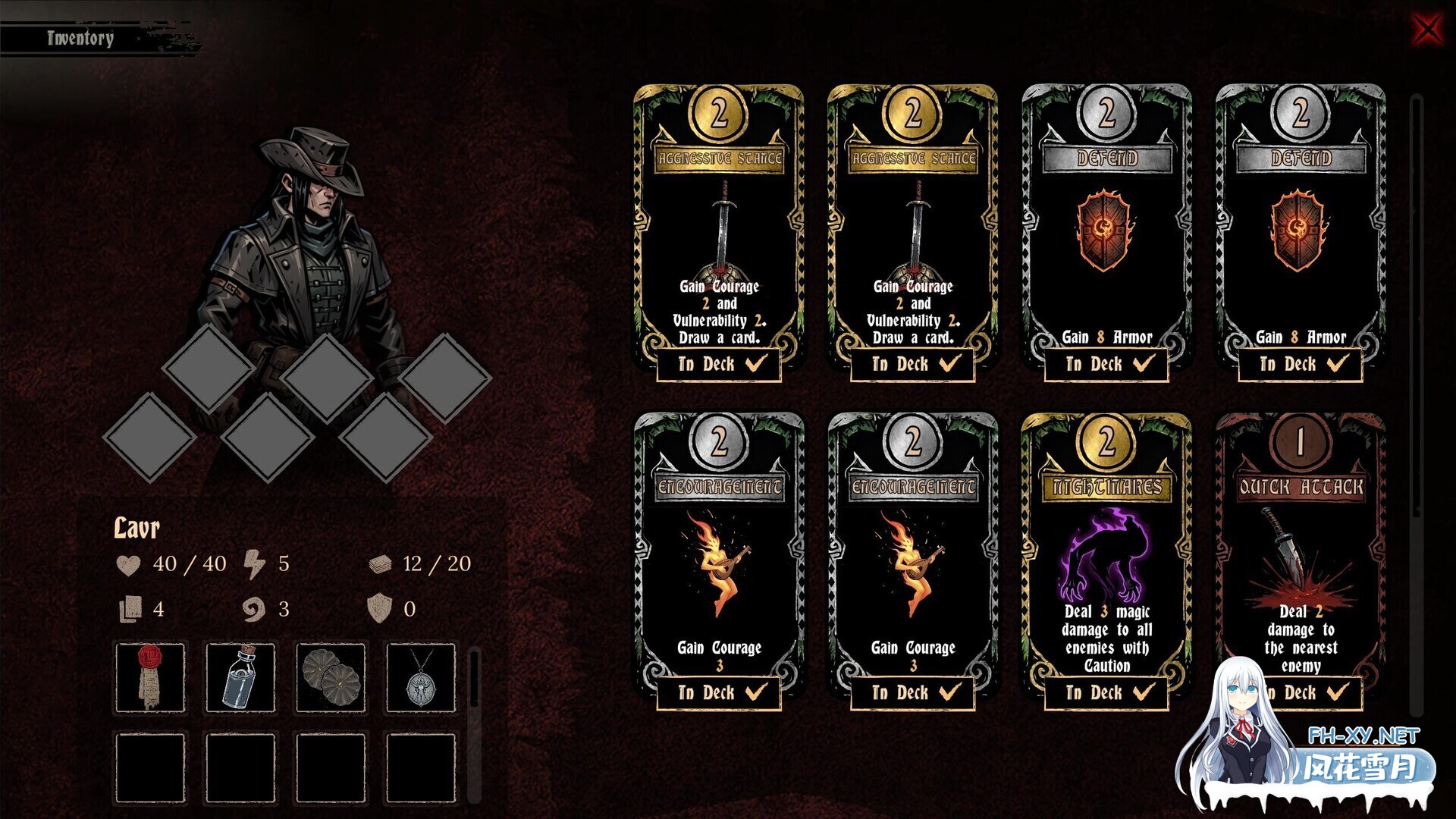The height and width of the screenshot is (819, 1456).
Task: Pick the glass bottle item slot
Action: 240,677
